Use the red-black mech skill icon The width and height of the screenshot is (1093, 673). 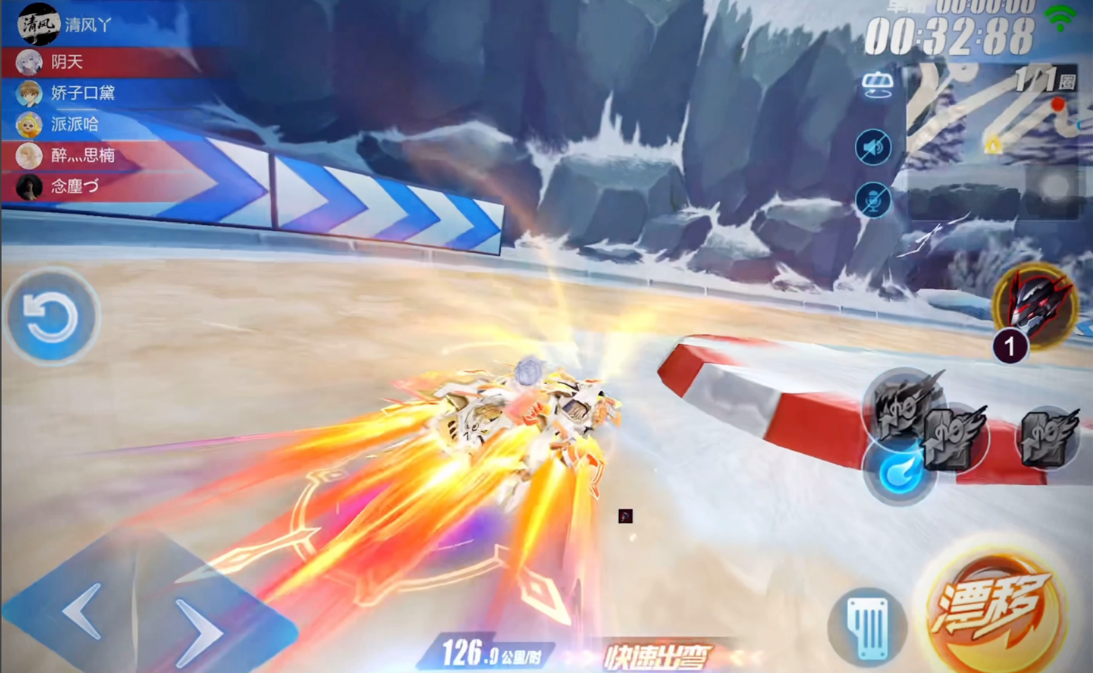pyautogui.click(x=1035, y=304)
